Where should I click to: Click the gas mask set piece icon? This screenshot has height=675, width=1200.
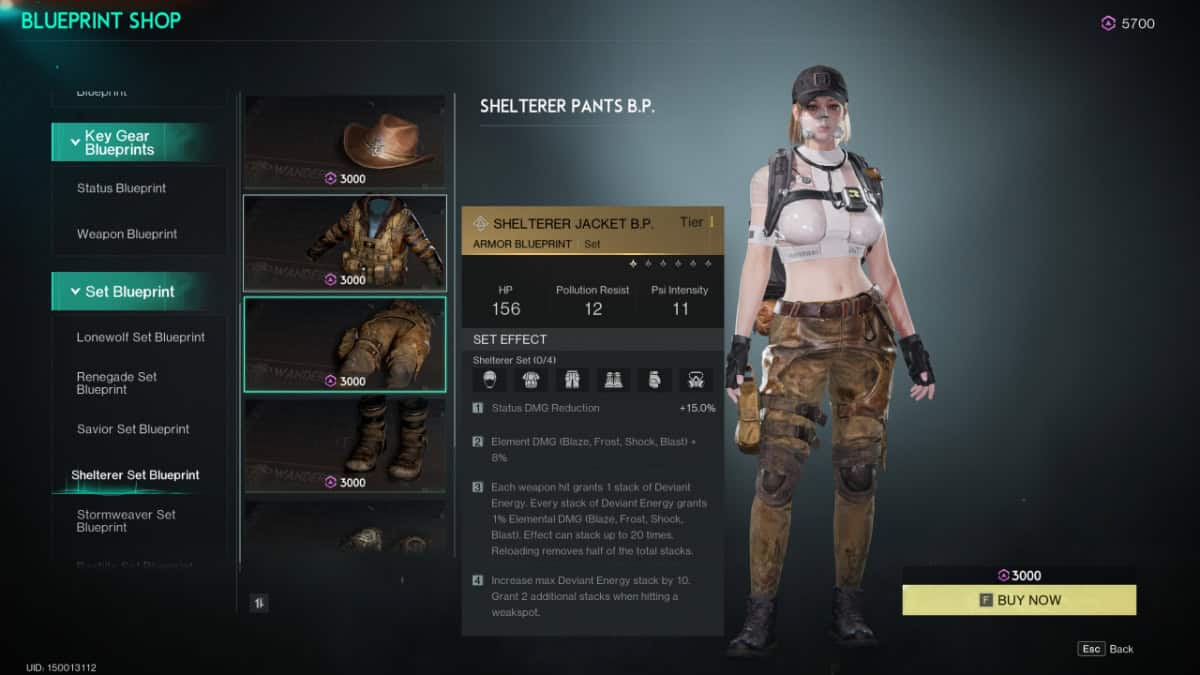pyautogui.click(x=692, y=380)
